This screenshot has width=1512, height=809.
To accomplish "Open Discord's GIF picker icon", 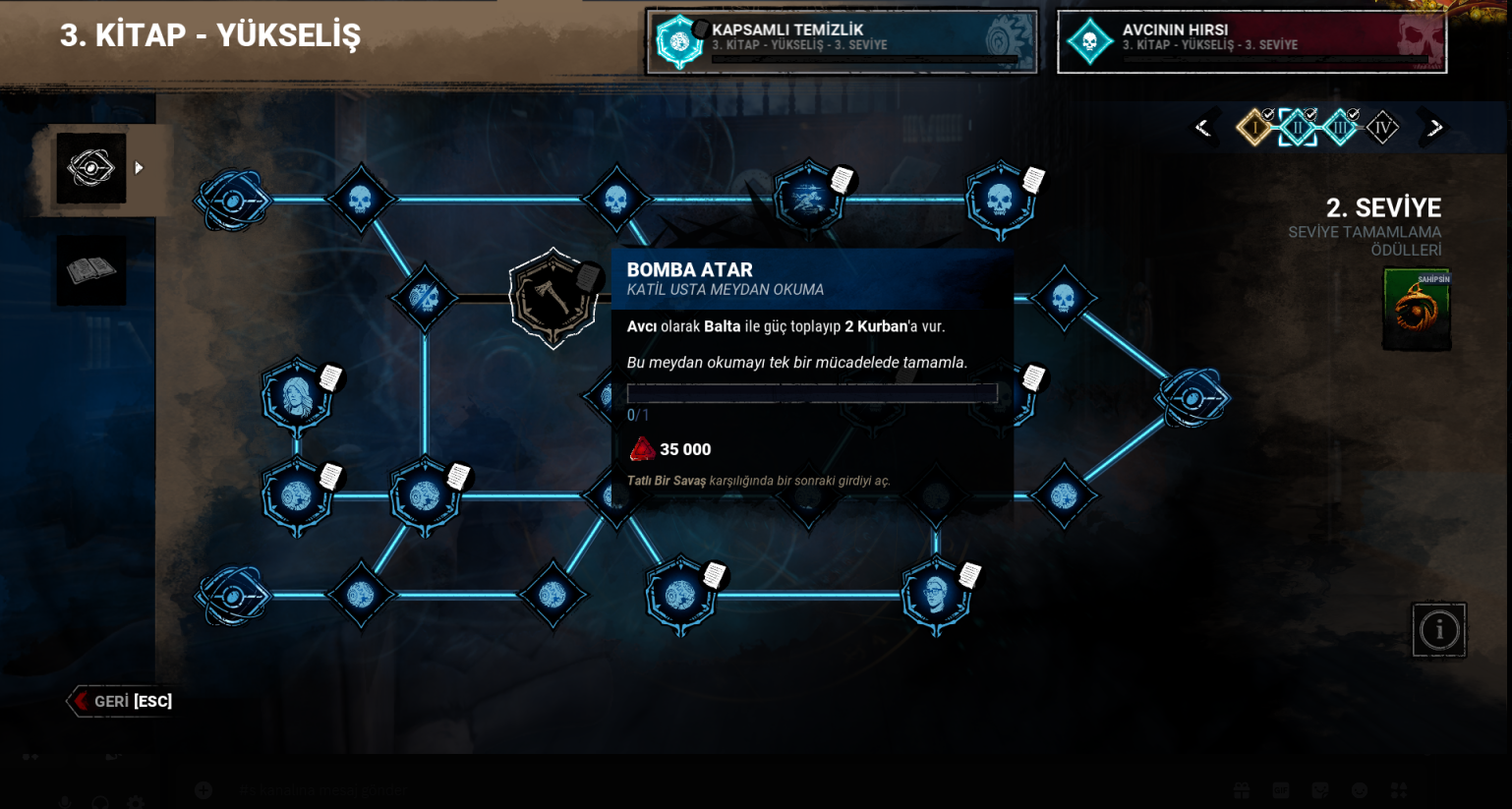I will pos(1281,790).
